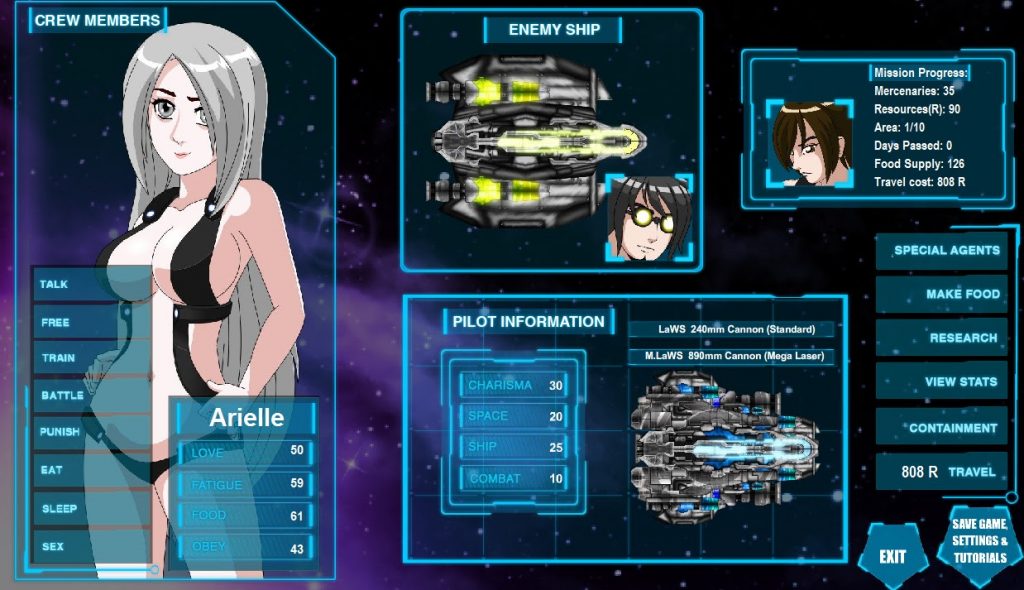The height and width of the screenshot is (590, 1024).
Task: Open the Containment menu
Action: point(942,428)
